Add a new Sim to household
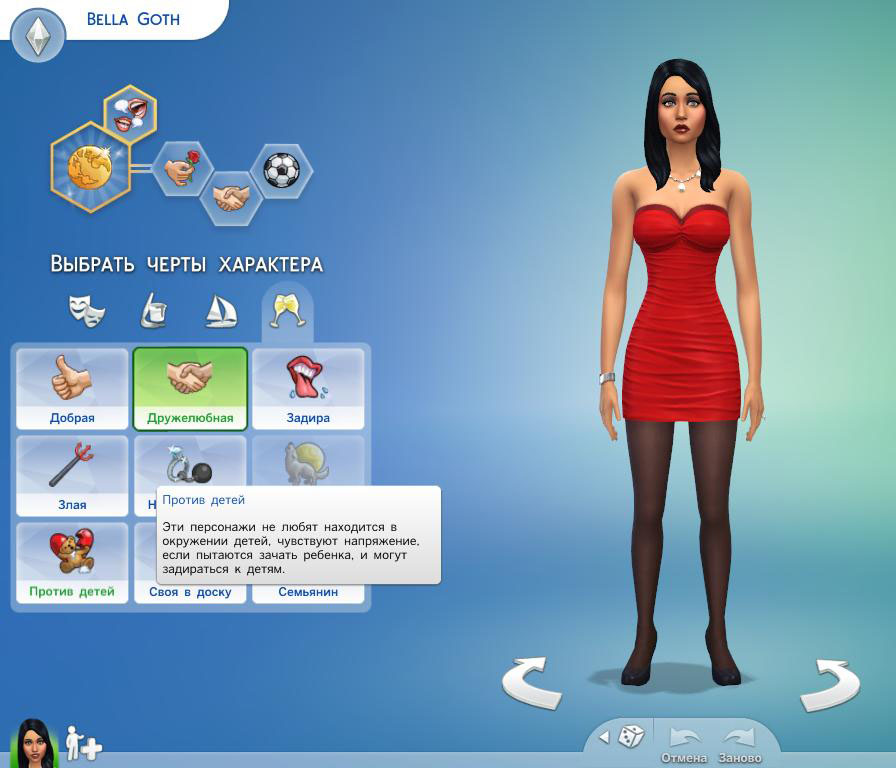The image size is (896, 768). coord(82,743)
